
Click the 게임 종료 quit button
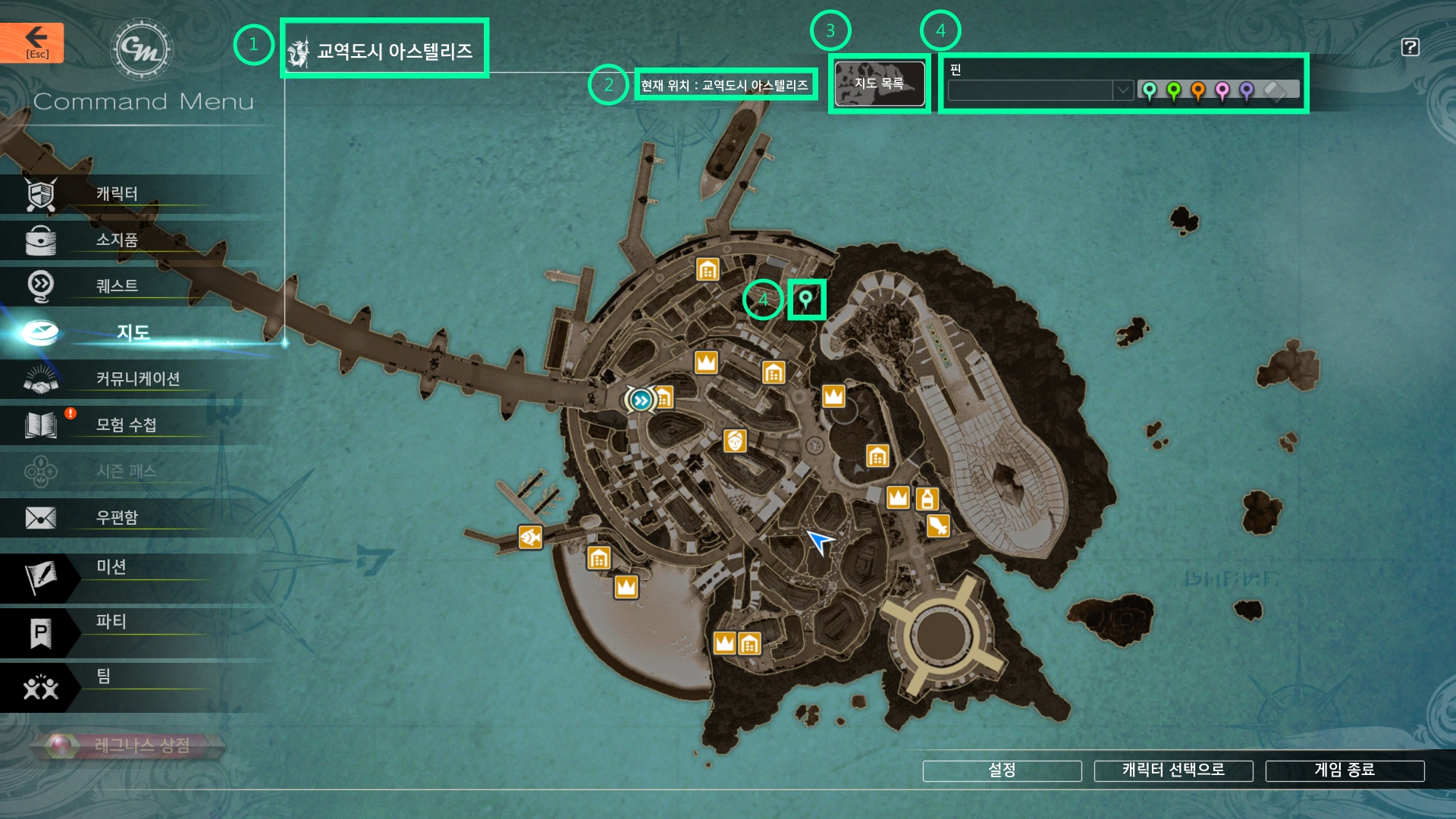(x=1345, y=770)
